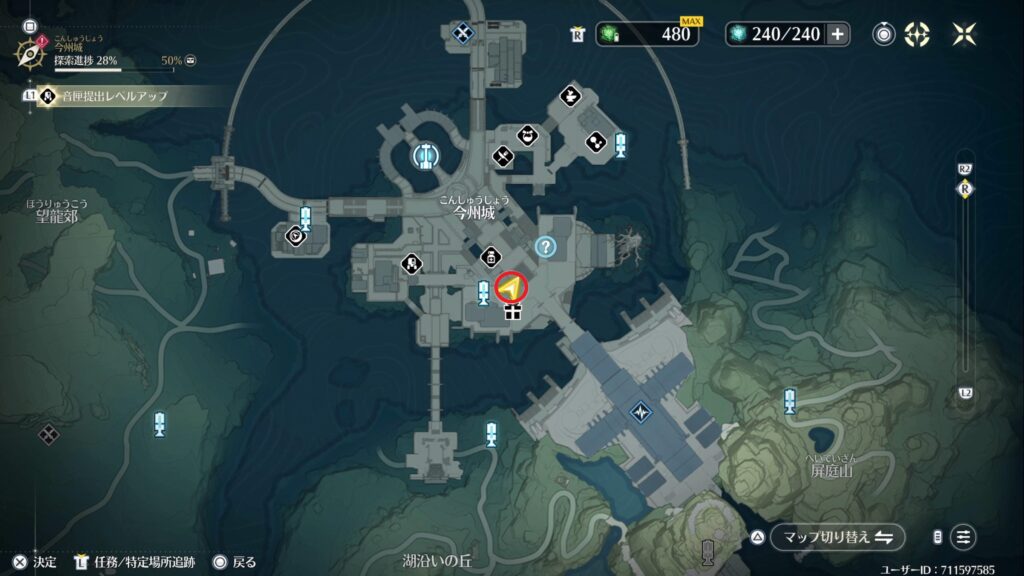Click the マップ切り替え map switch button
Viewport: 1024px width, 576px height.
(837, 537)
